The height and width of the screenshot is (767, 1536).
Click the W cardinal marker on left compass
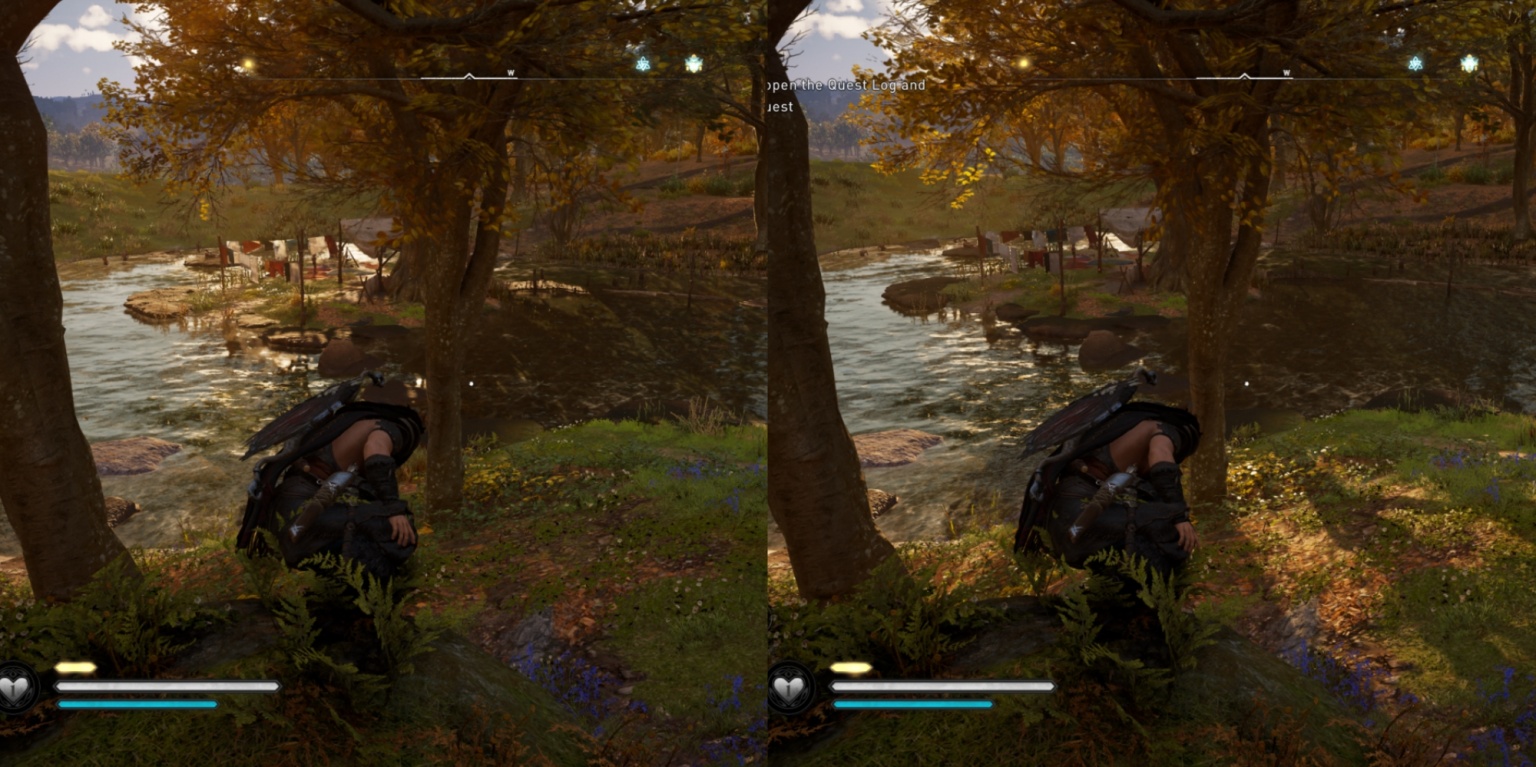coord(510,72)
